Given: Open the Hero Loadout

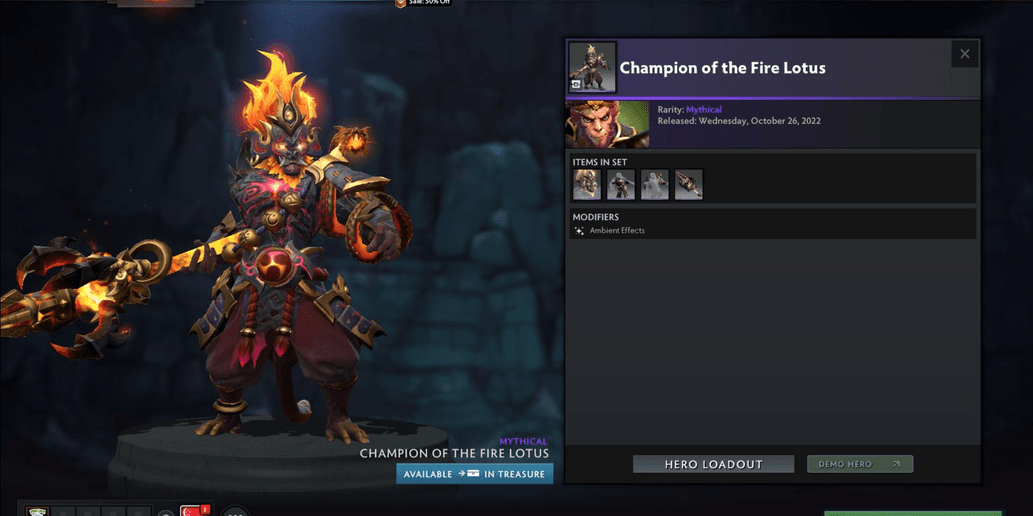Looking at the screenshot, I should (713, 464).
